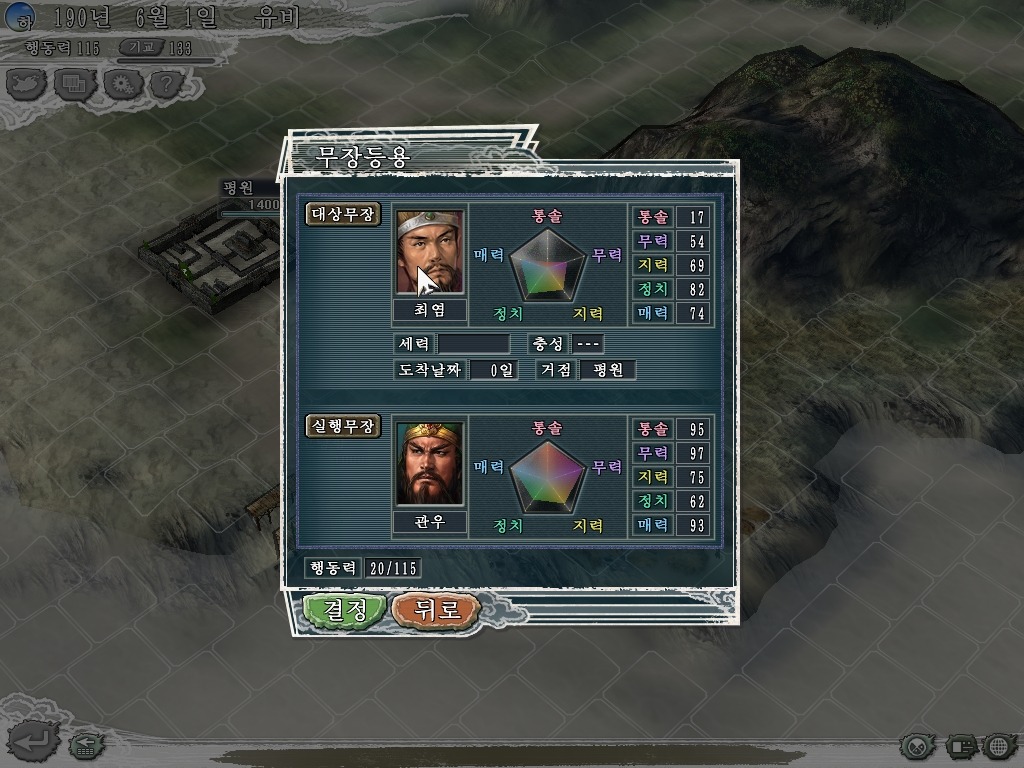Open the gear settings icon

click(120, 84)
